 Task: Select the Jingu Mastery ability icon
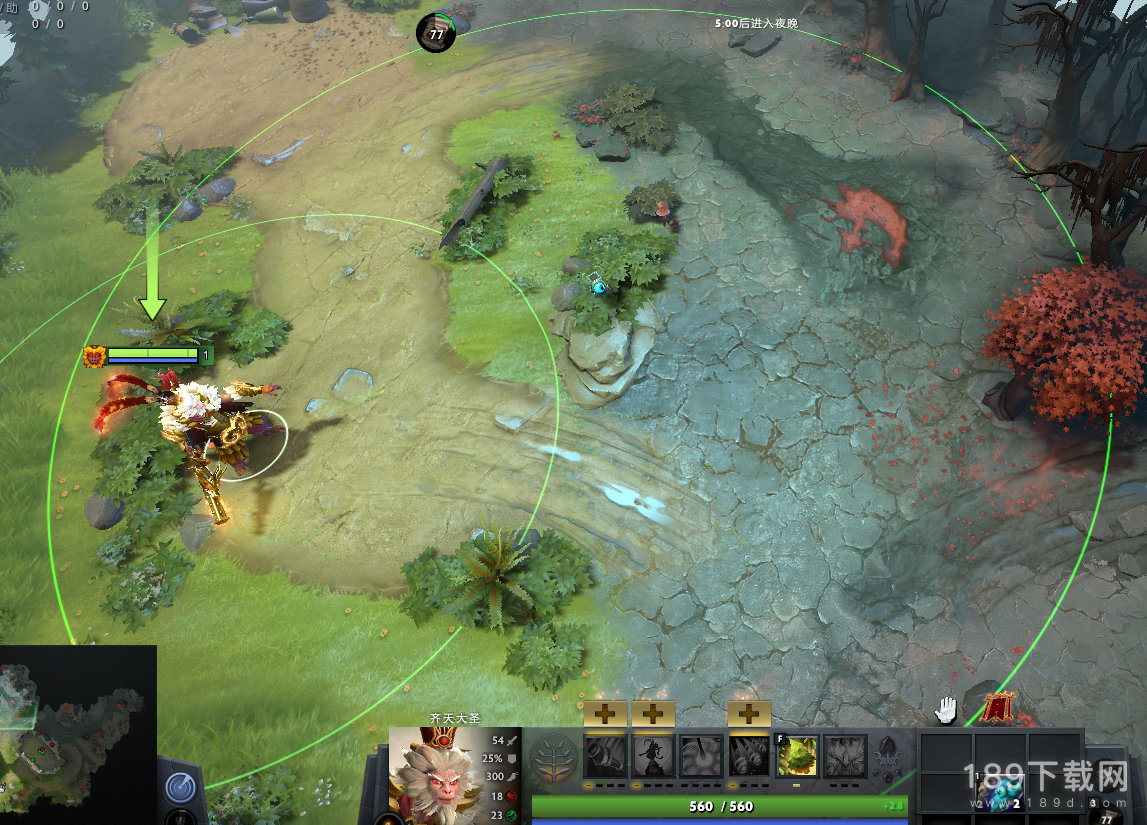[x=749, y=756]
